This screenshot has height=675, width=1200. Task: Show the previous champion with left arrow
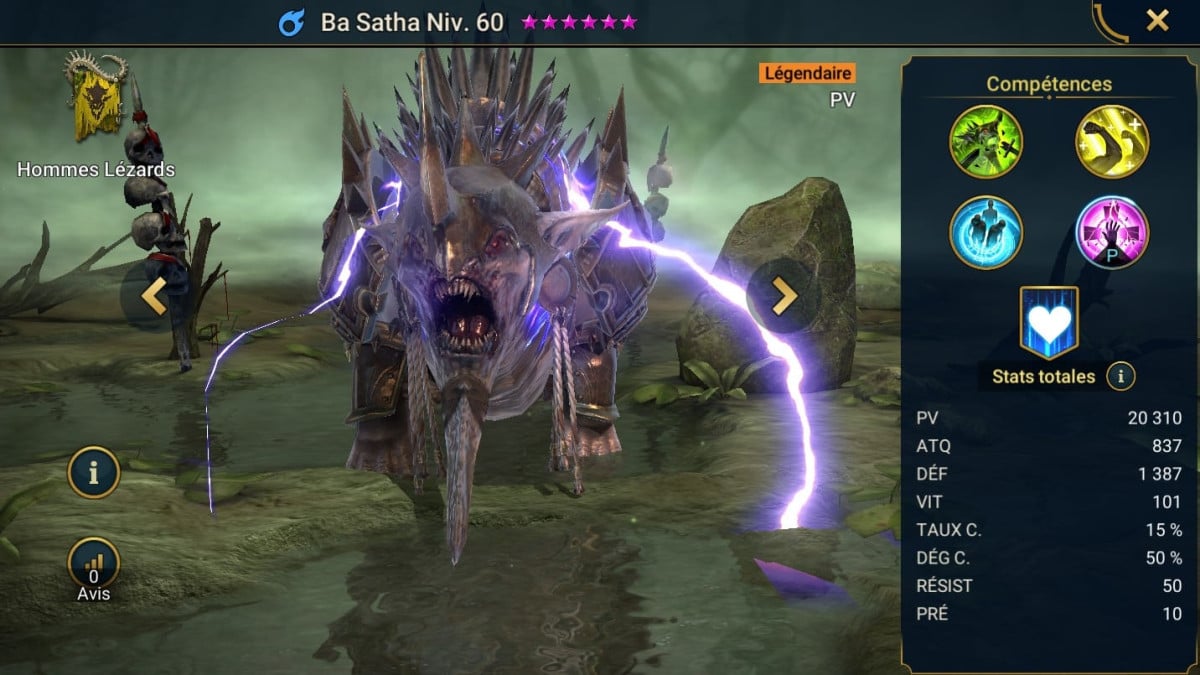coord(152,297)
